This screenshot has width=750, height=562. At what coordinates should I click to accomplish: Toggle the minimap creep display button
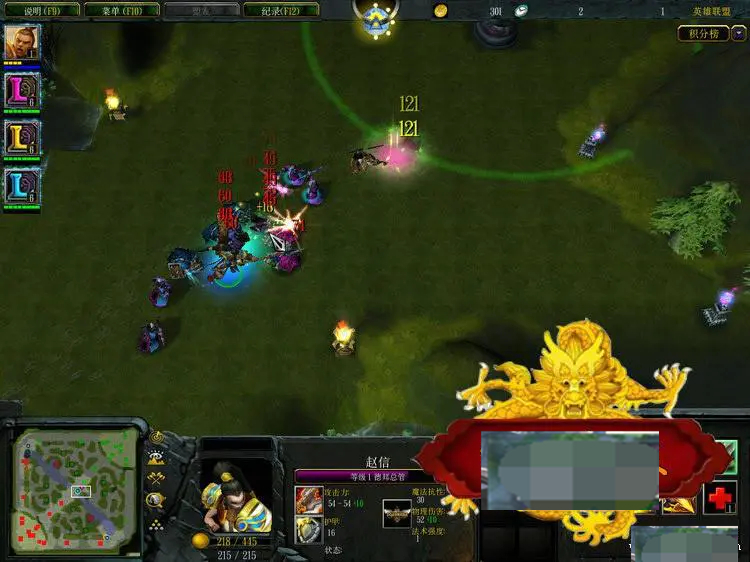[x=156, y=500]
